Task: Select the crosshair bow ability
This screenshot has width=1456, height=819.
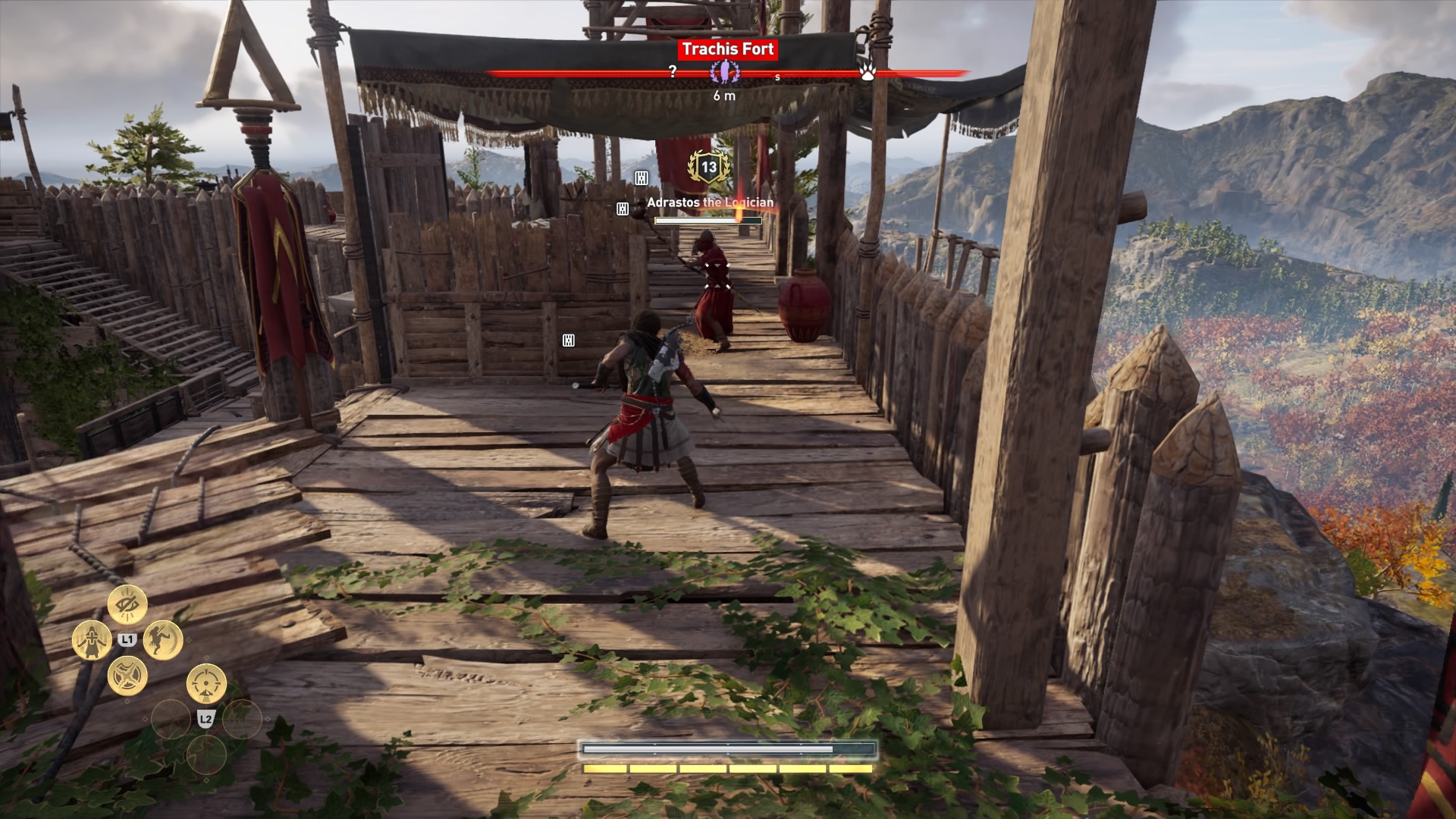Action: pos(206,684)
